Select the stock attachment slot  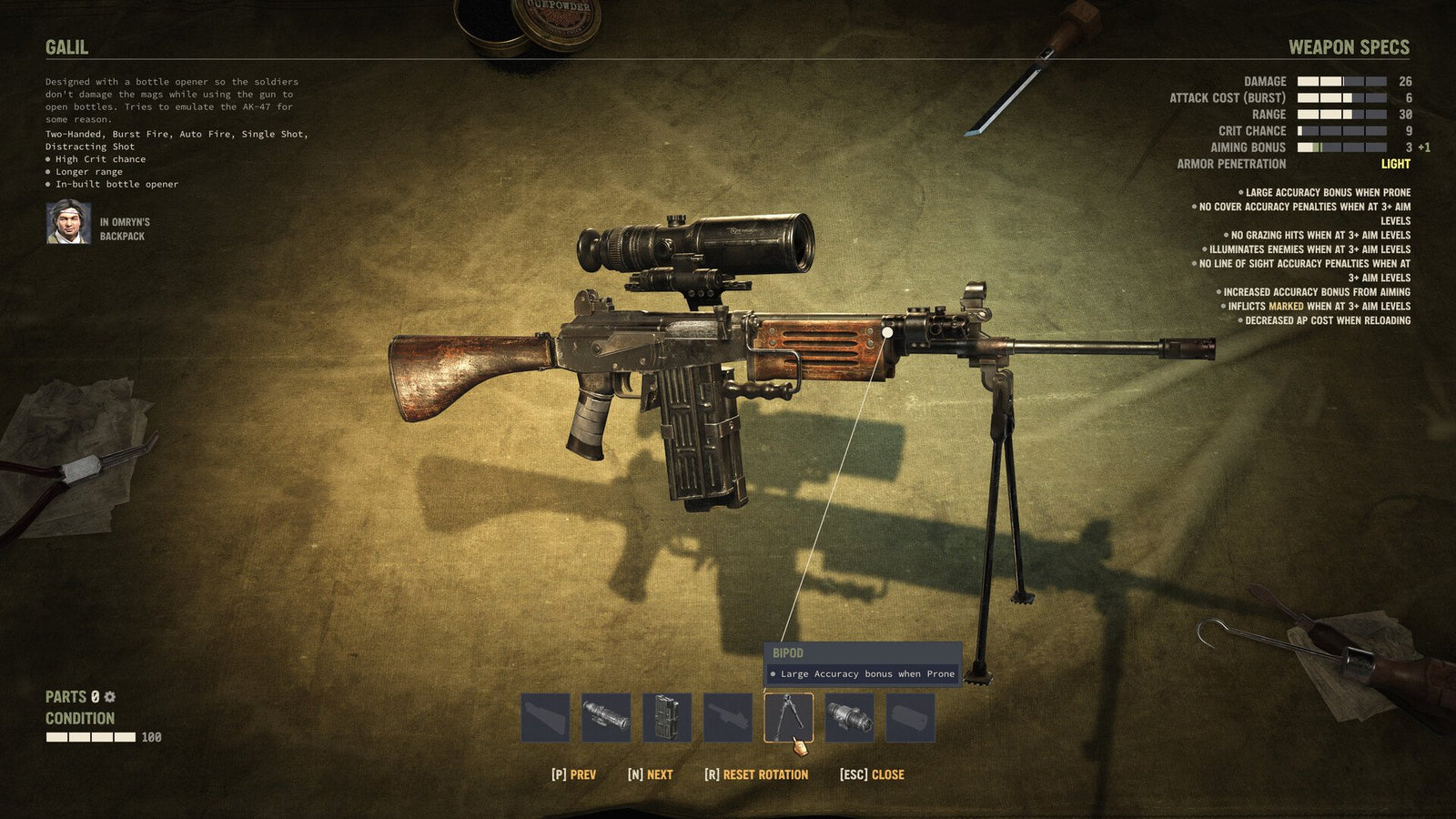547,719
